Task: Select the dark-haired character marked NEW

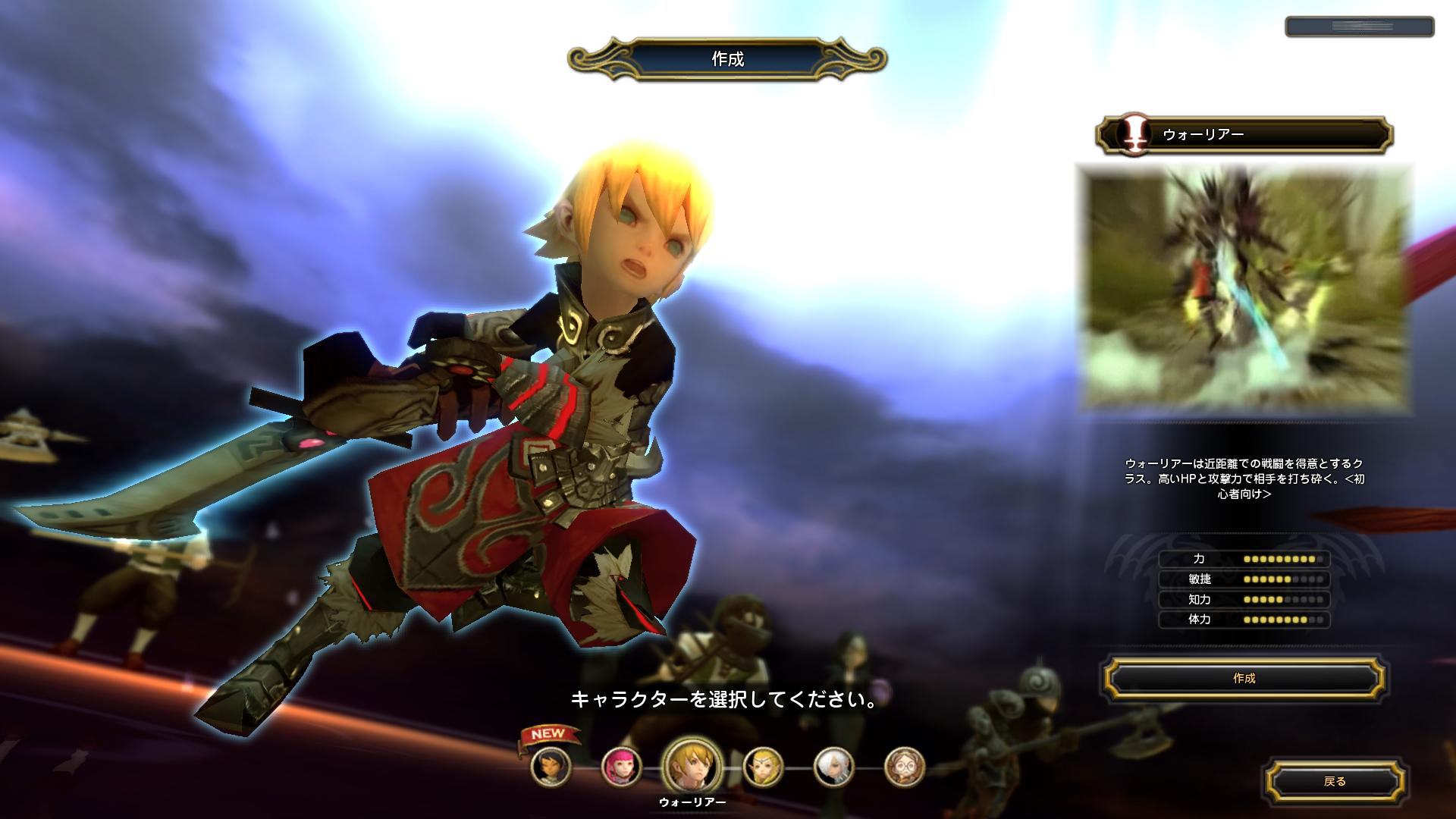Action: coord(551,767)
